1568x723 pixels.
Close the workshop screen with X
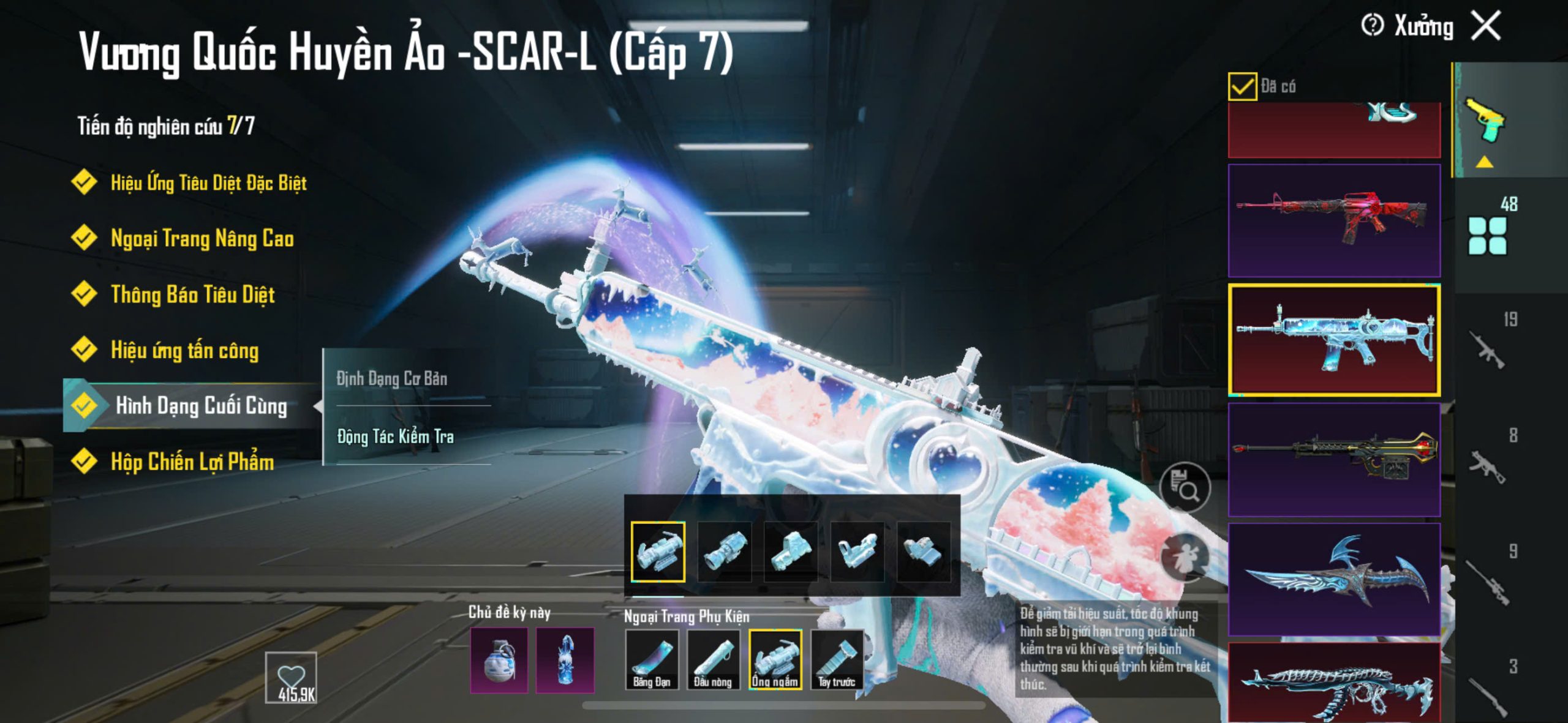click(1486, 26)
